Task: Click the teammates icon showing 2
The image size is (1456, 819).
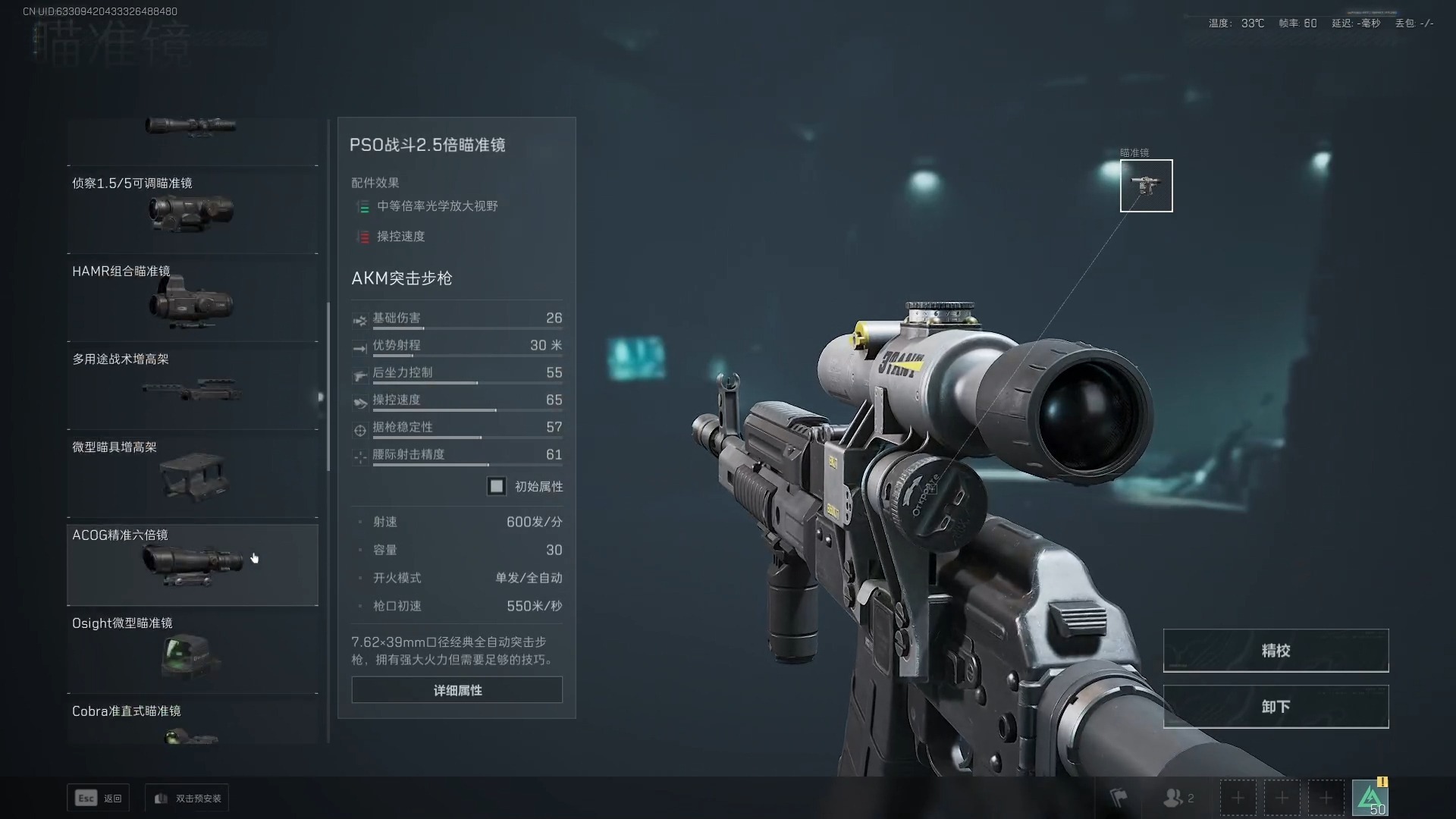Action: (x=1176, y=797)
